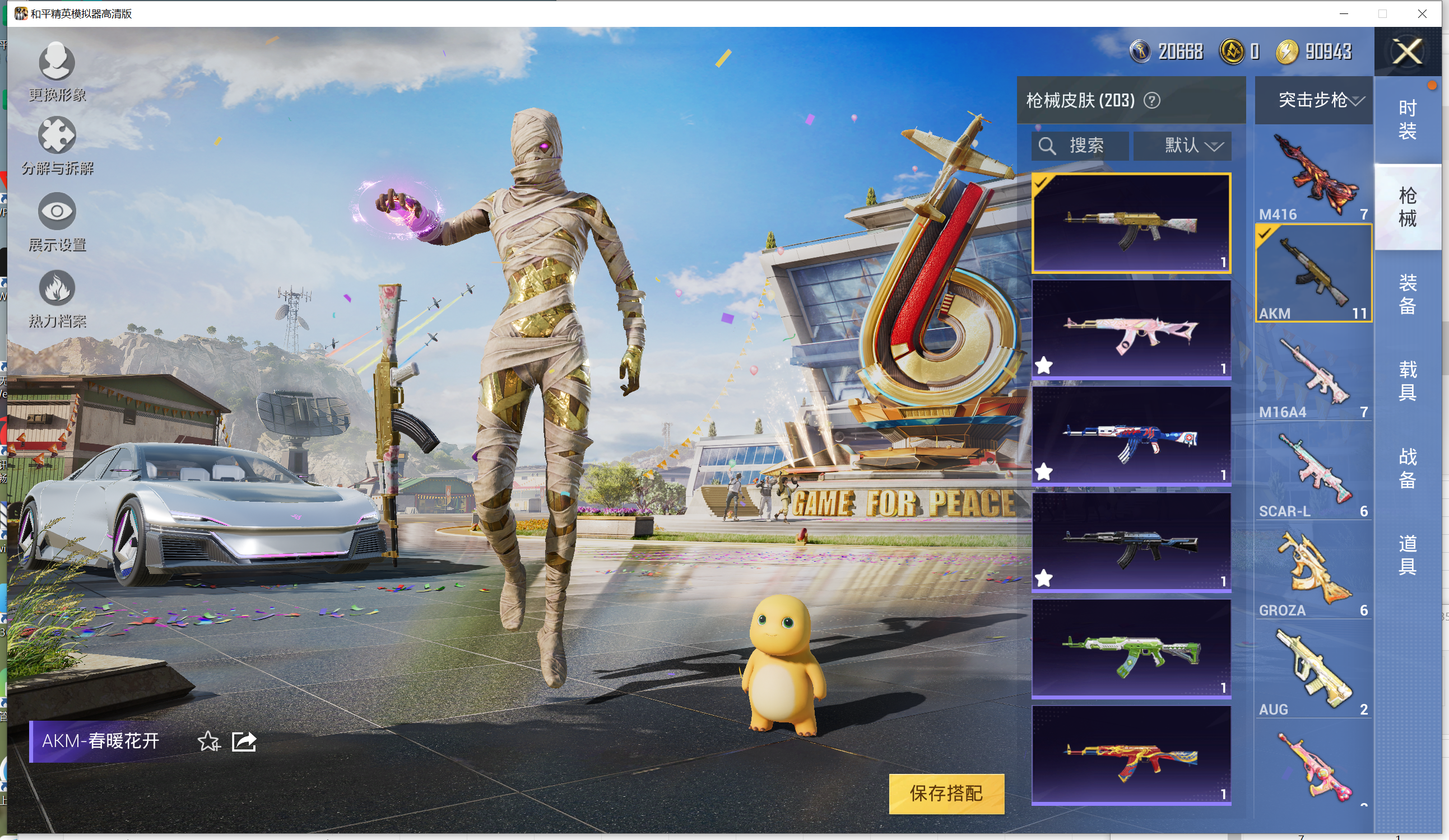Switch to the 时装 tab
This screenshot has height=840, width=1449.
point(1407,119)
